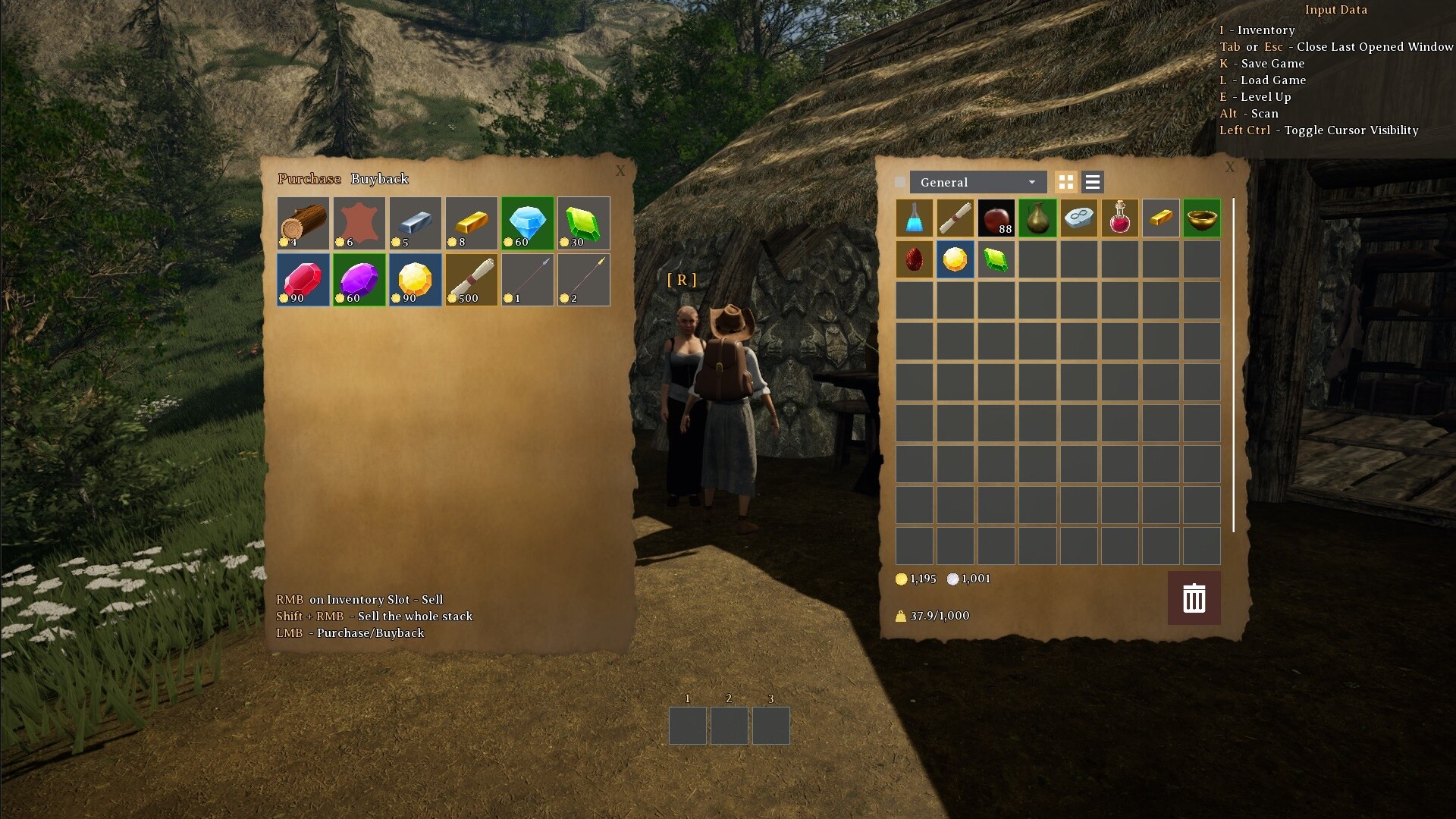Purchase the red gem for 90 gold
Image resolution: width=1456 pixels, height=819 pixels.
(303, 279)
